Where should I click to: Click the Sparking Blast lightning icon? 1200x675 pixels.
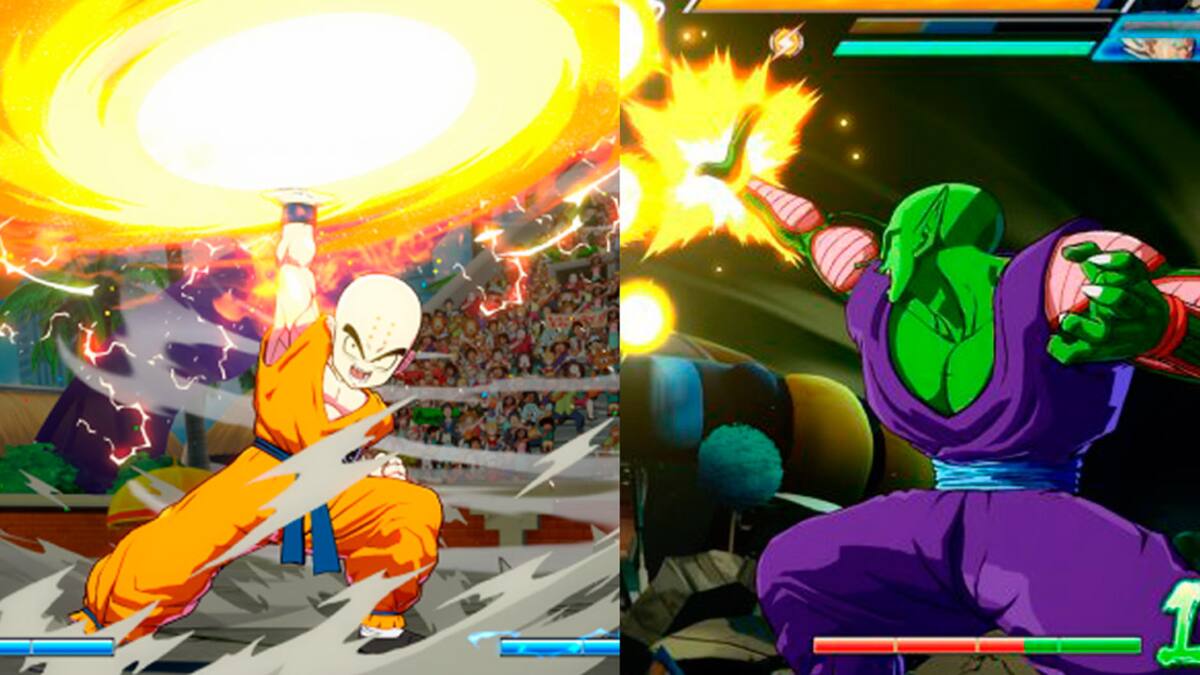tap(785, 42)
